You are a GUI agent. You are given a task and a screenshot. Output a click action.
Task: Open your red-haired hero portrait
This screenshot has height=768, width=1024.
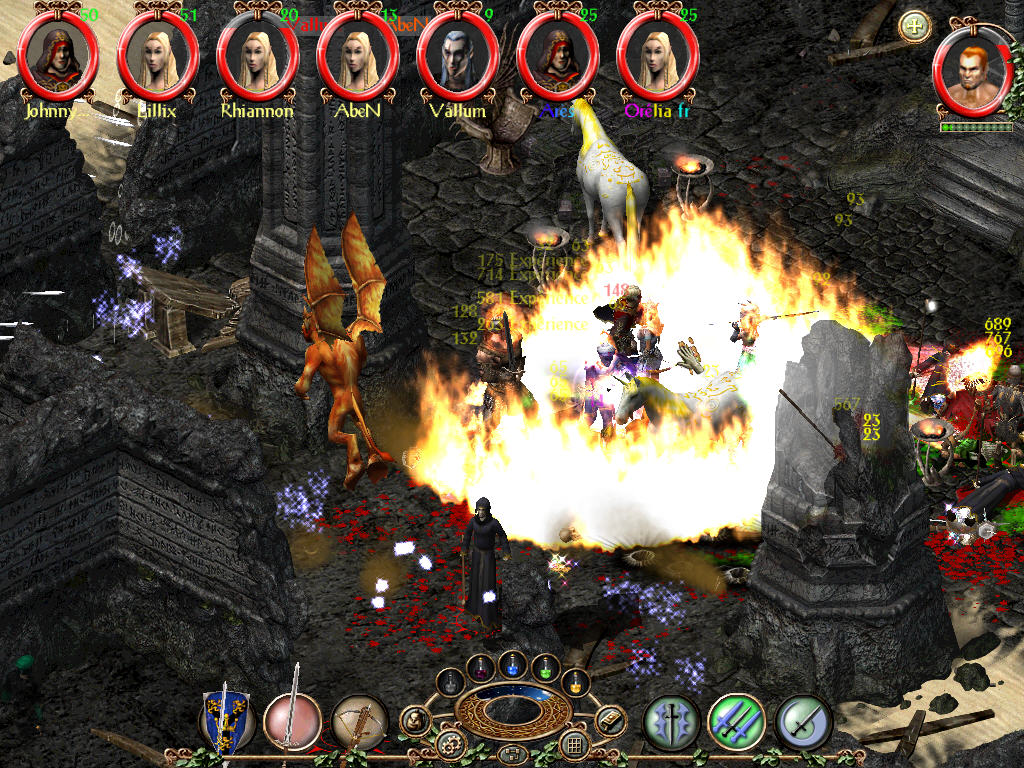[972, 78]
